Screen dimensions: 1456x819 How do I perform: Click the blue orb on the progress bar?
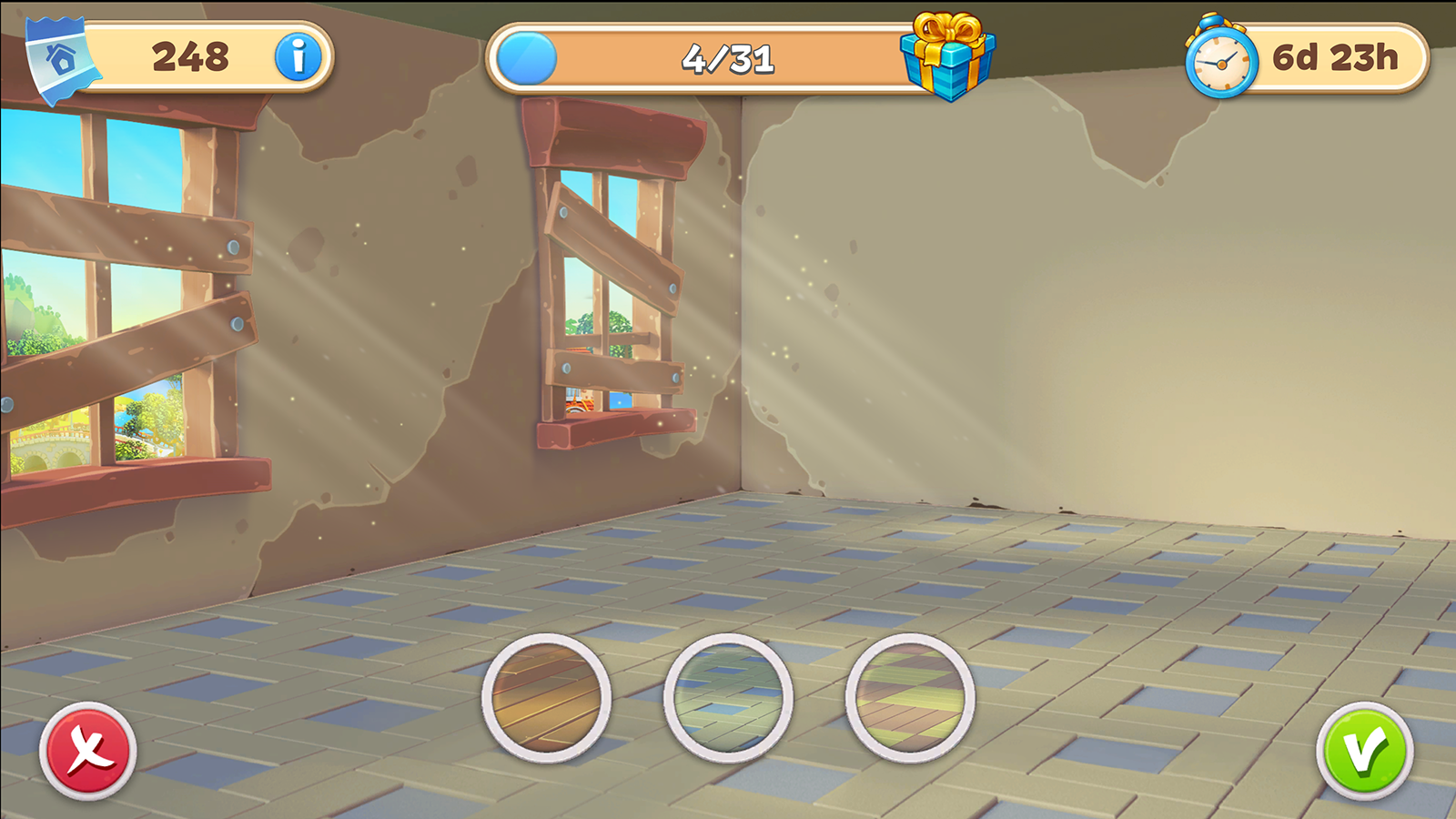point(525,57)
